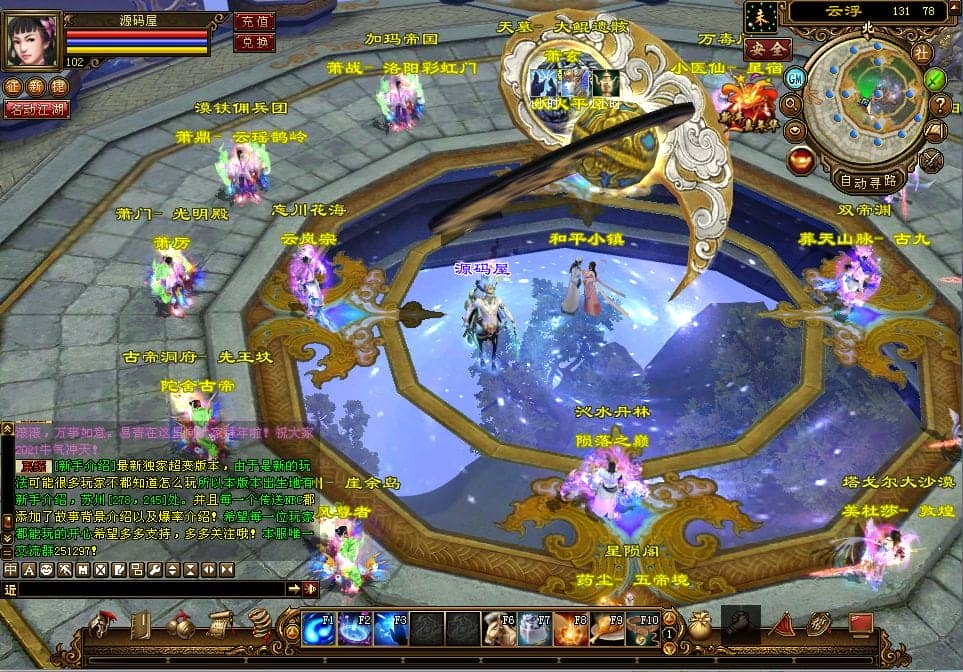963x672 pixels.
Task: Toggle the 安全 safe mode button
Action: click(x=768, y=48)
